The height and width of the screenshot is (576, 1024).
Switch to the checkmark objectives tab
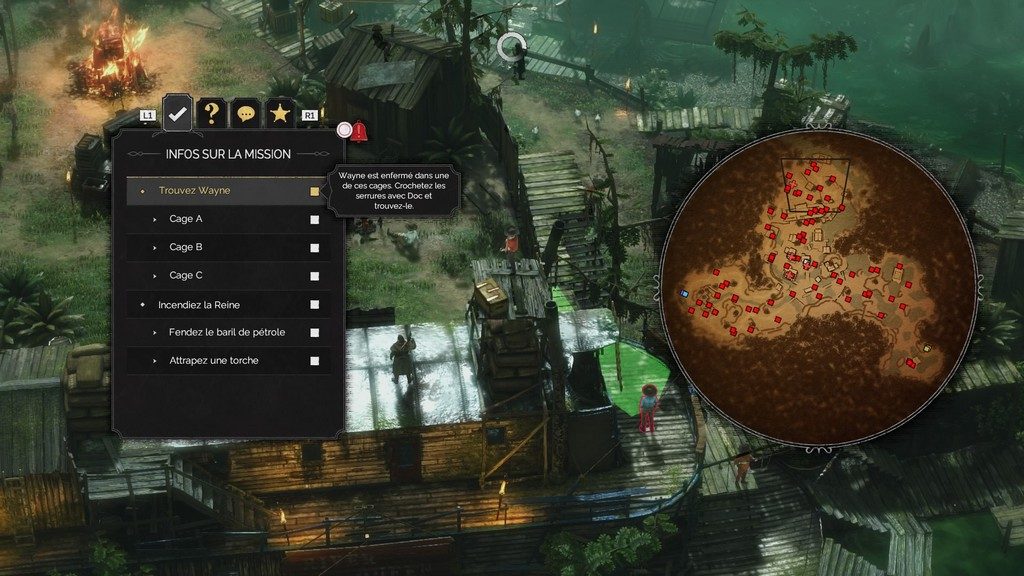177,113
